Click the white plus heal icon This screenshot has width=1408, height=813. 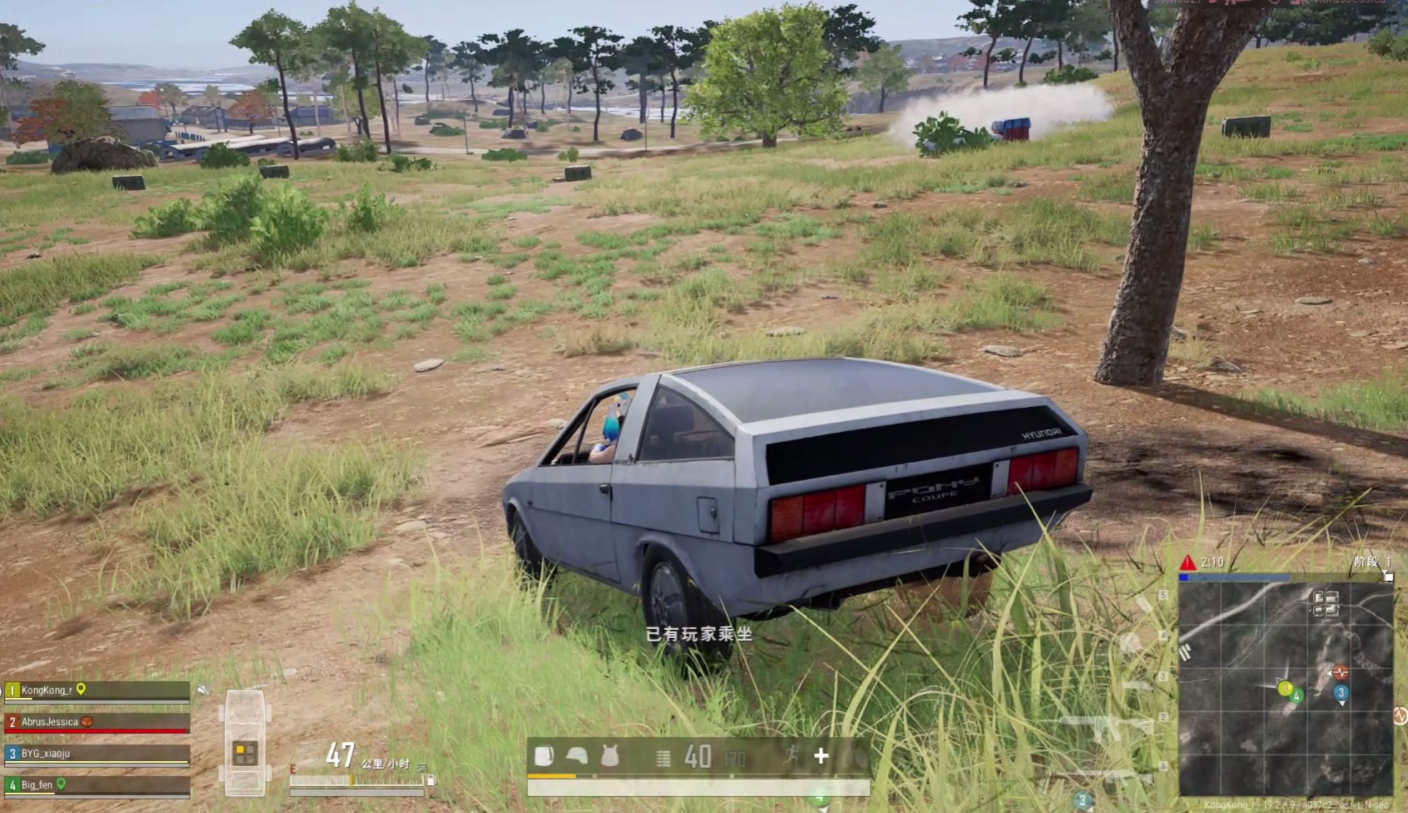tap(821, 756)
